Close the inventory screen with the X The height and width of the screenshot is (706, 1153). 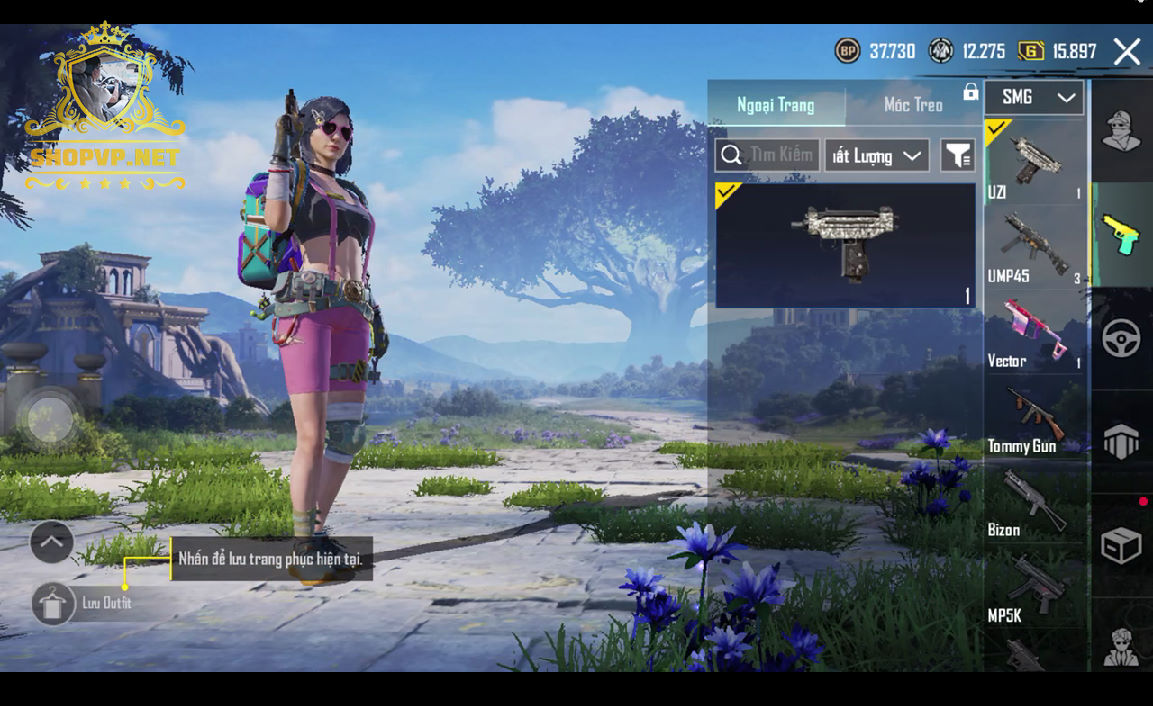click(x=1127, y=52)
